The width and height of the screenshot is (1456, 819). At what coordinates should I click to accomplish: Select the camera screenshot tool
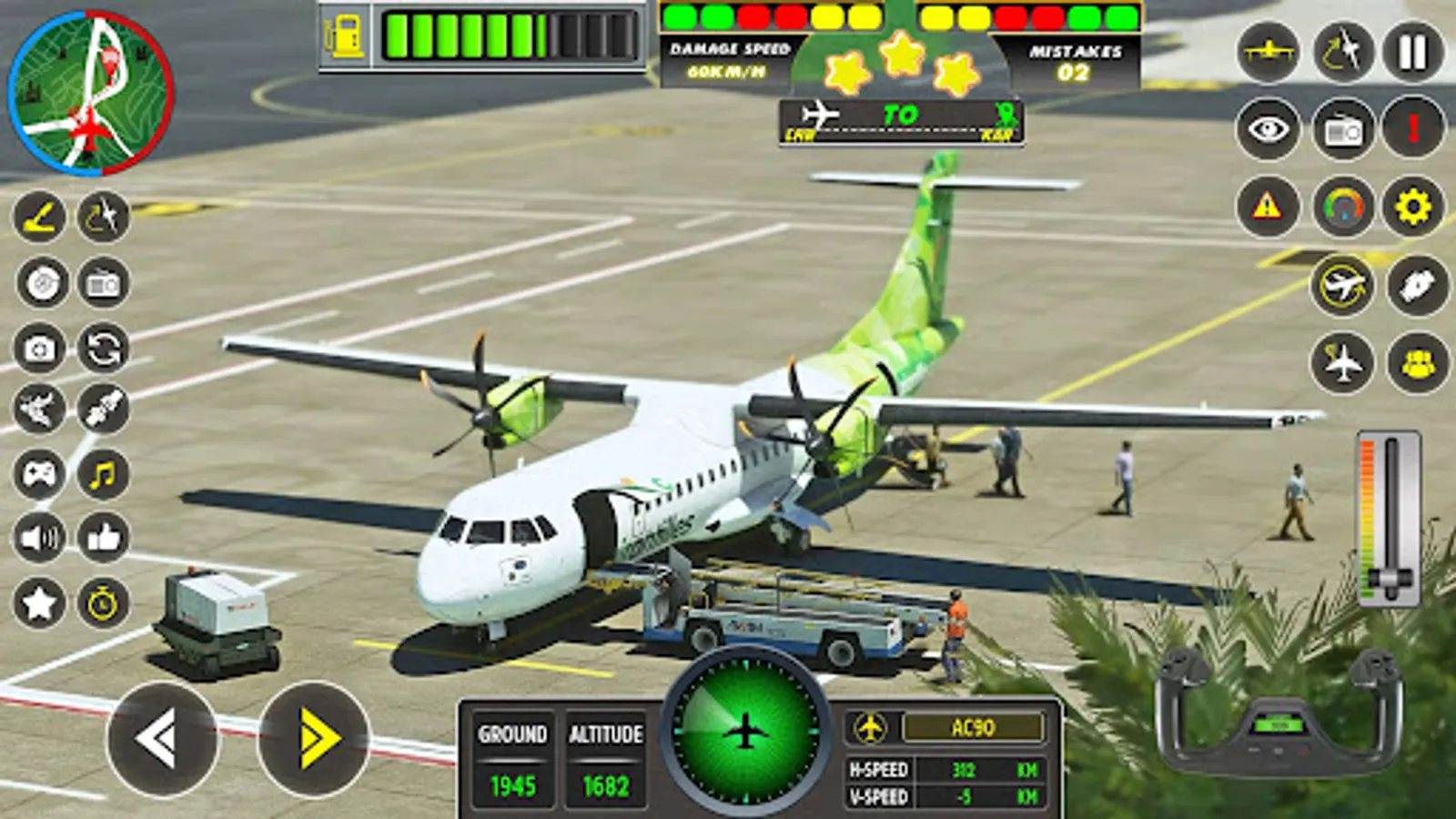click(x=36, y=349)
